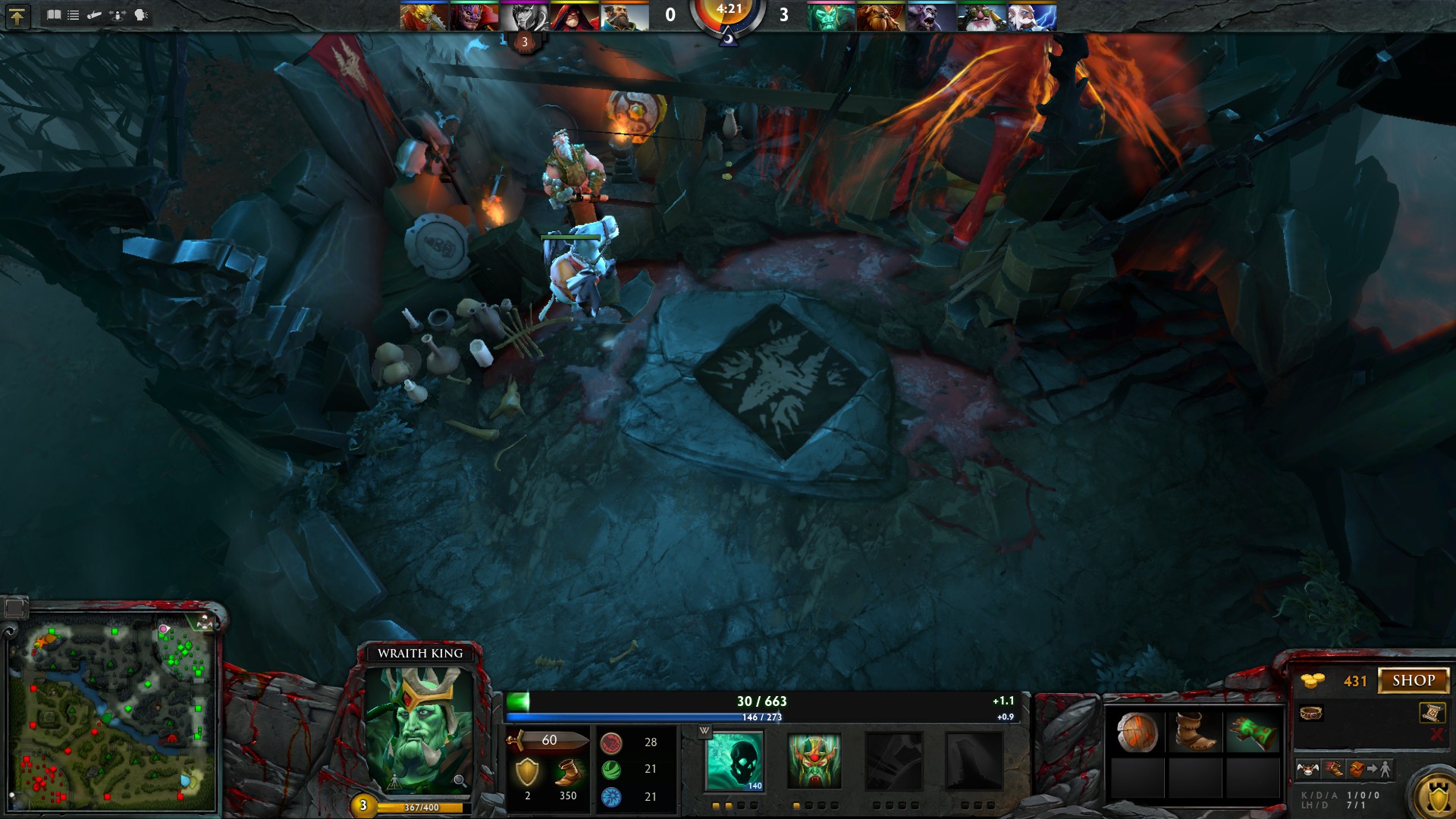
Task: Activate courier speed burst boot icon
Action: [x=1333, y=770]
